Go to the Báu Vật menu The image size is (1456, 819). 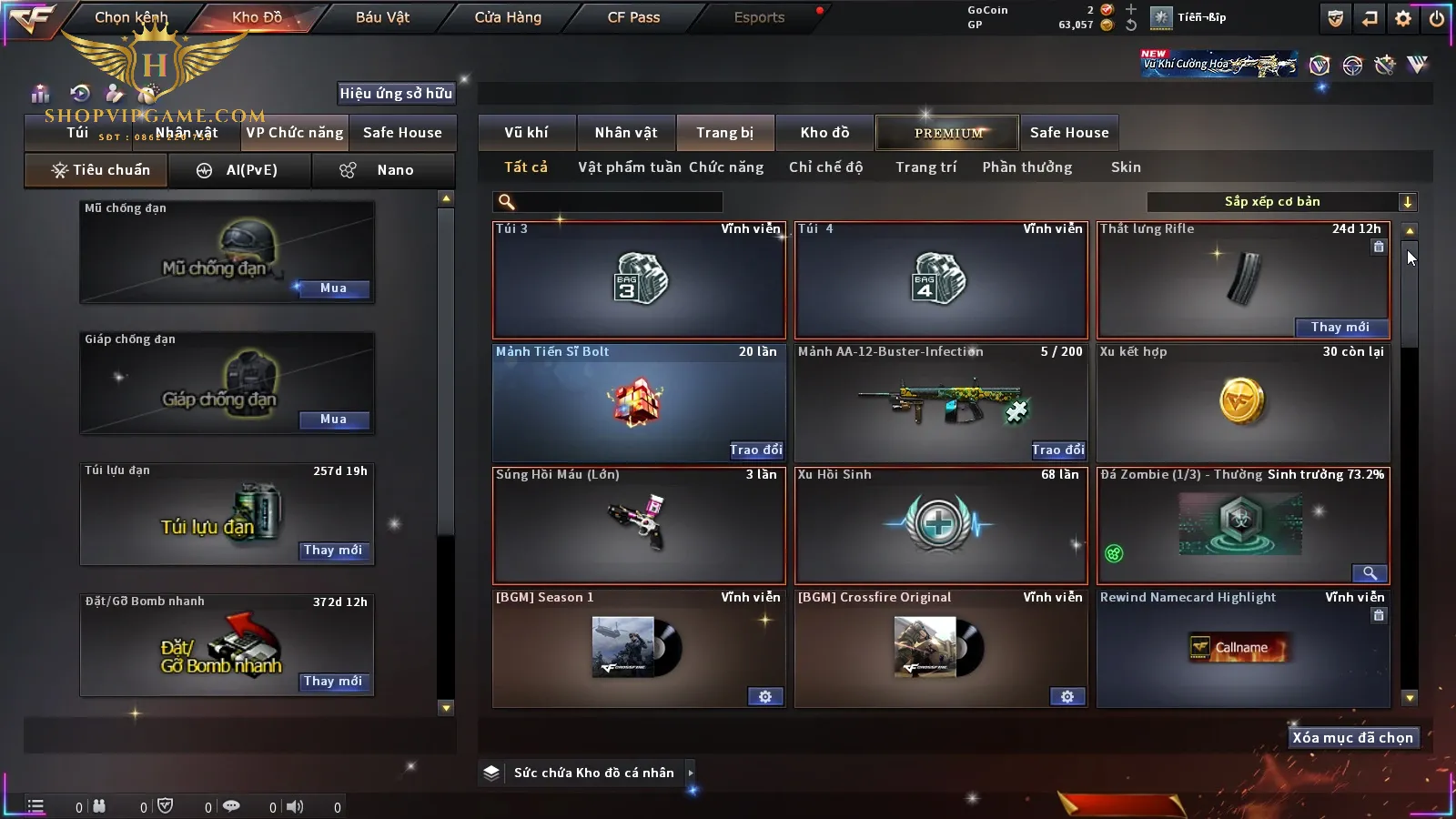(x=382, y=17)
